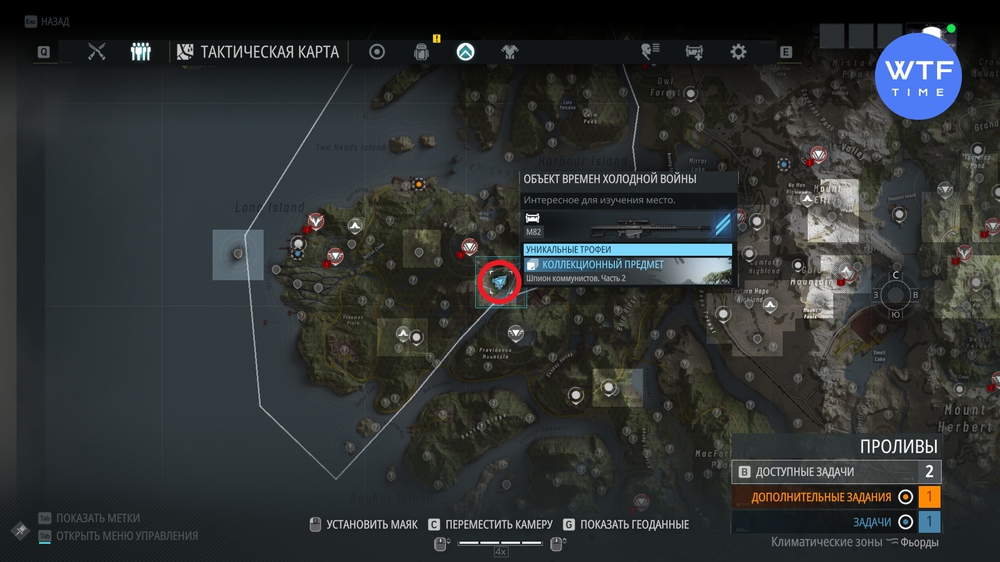1000x562 pixels.
Task: Switch to the chevron skills tab
Action: pos(466,52)
